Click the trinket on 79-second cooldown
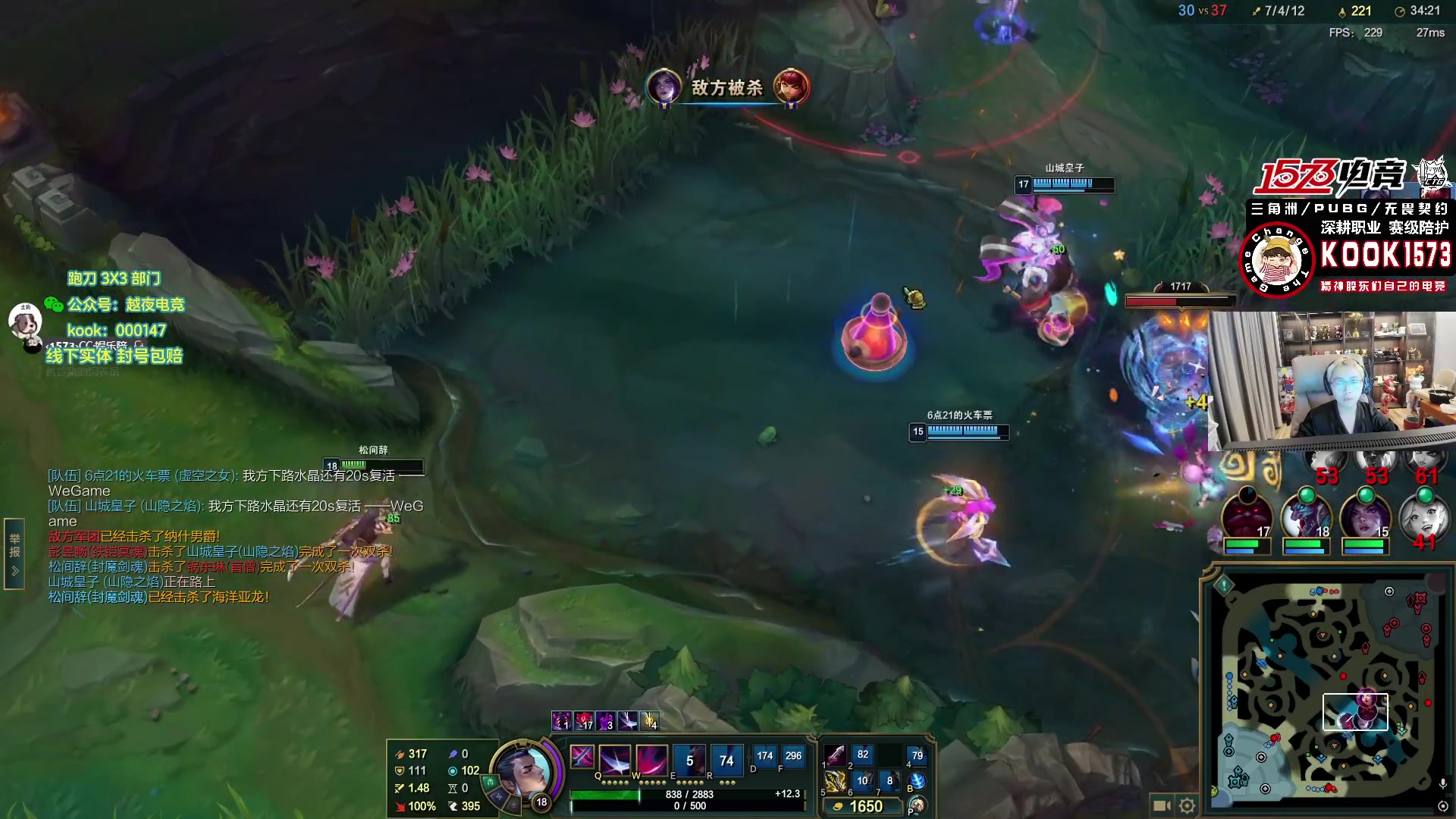Screen dimensions: 1456x819 (x=918, y=755)
